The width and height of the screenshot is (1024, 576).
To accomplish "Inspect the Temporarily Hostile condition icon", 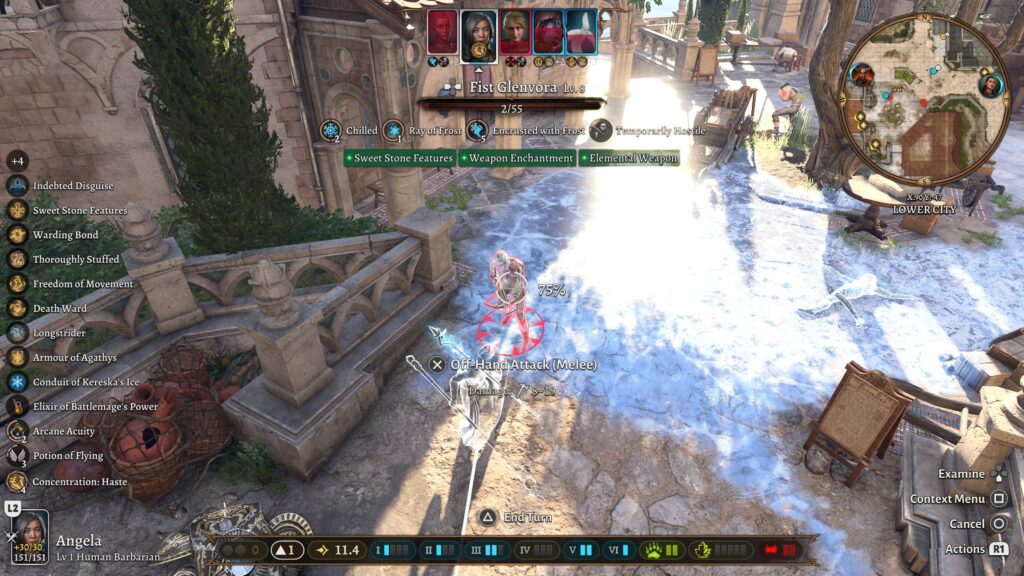I will pos(601,130).
